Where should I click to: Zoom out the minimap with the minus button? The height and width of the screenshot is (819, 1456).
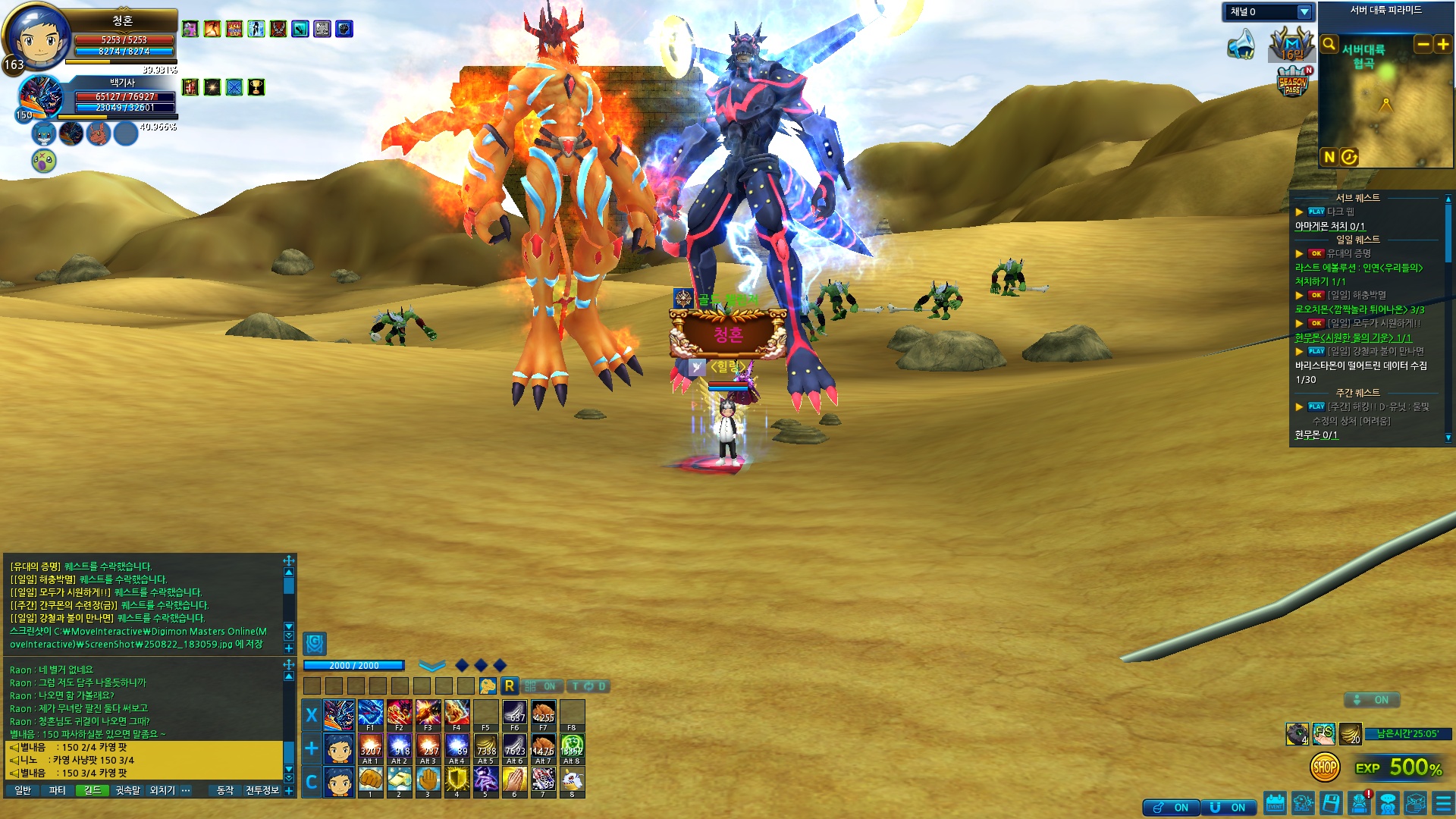pos(1423,44)
